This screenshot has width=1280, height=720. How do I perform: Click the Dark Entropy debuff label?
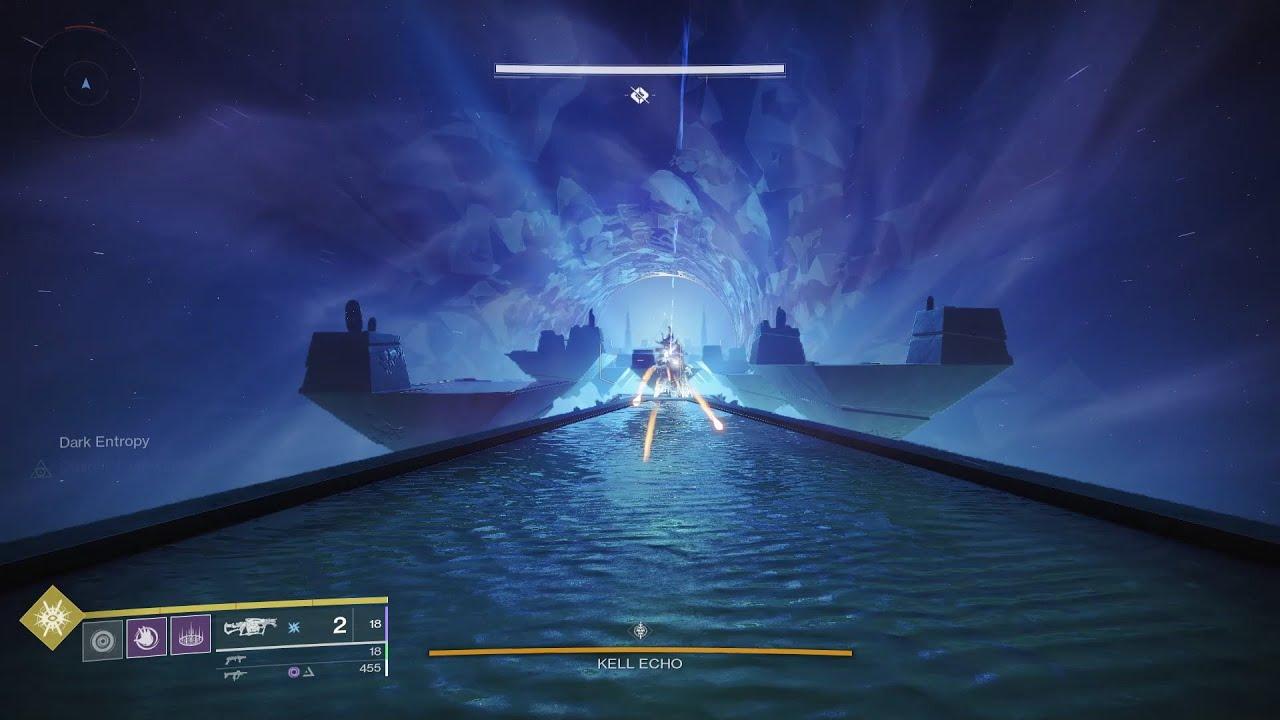pos(105,440)
